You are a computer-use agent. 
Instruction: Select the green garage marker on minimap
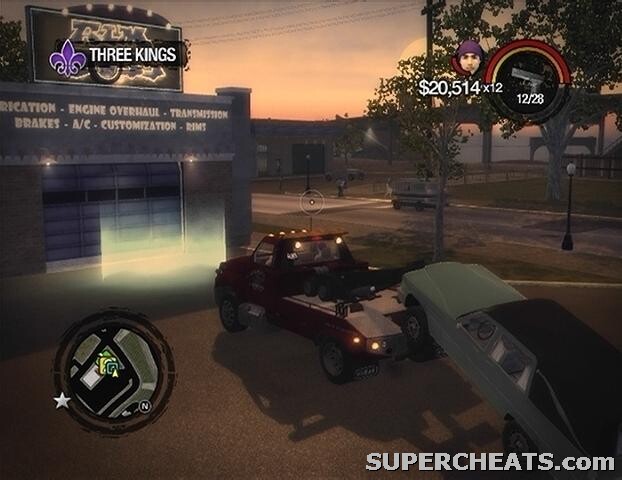108,364
